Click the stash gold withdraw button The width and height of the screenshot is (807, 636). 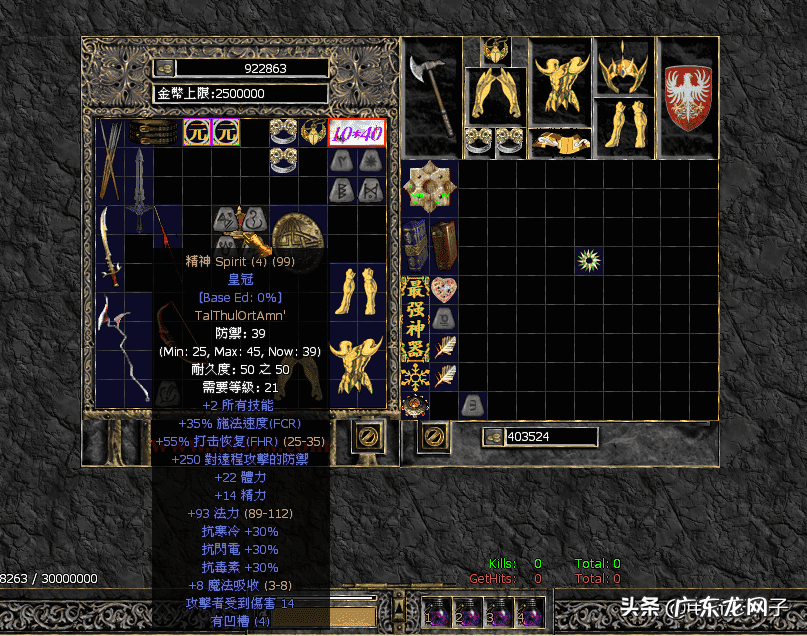point(164,68)
